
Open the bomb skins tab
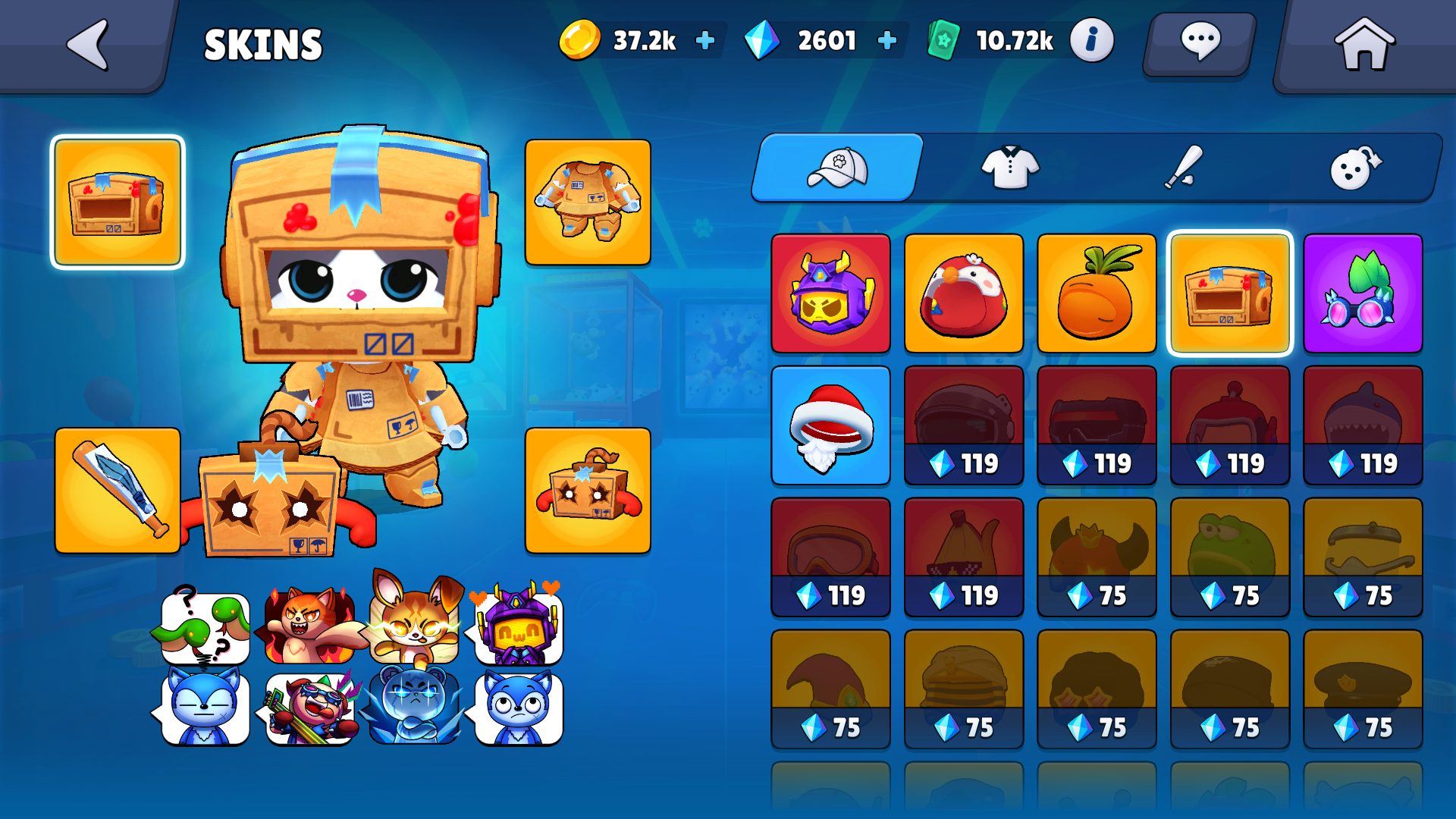[x=1355, y=168]
